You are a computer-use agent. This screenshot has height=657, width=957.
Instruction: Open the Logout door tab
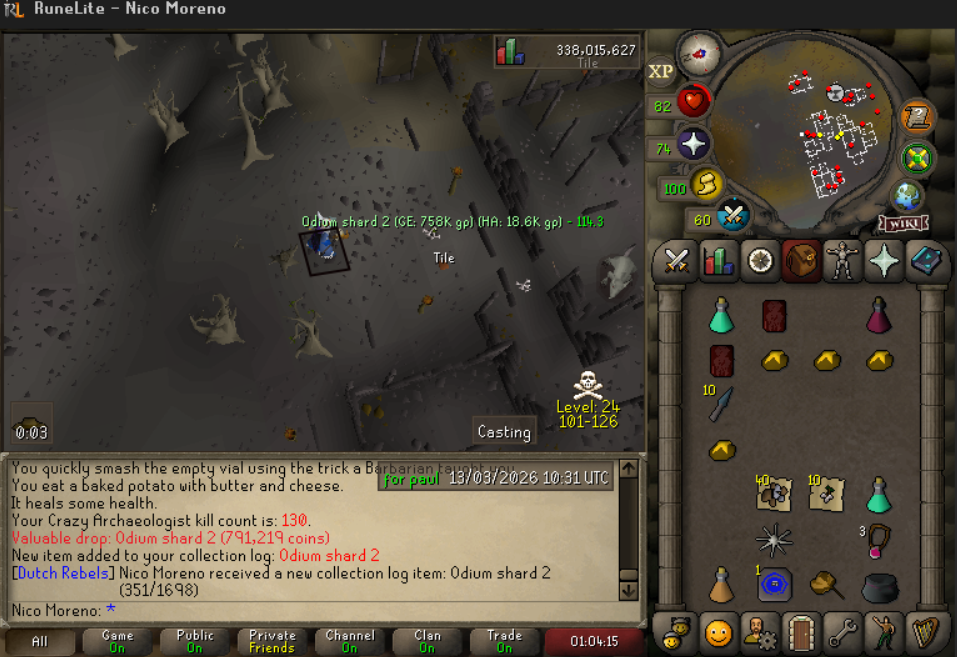tap(801, 632)
